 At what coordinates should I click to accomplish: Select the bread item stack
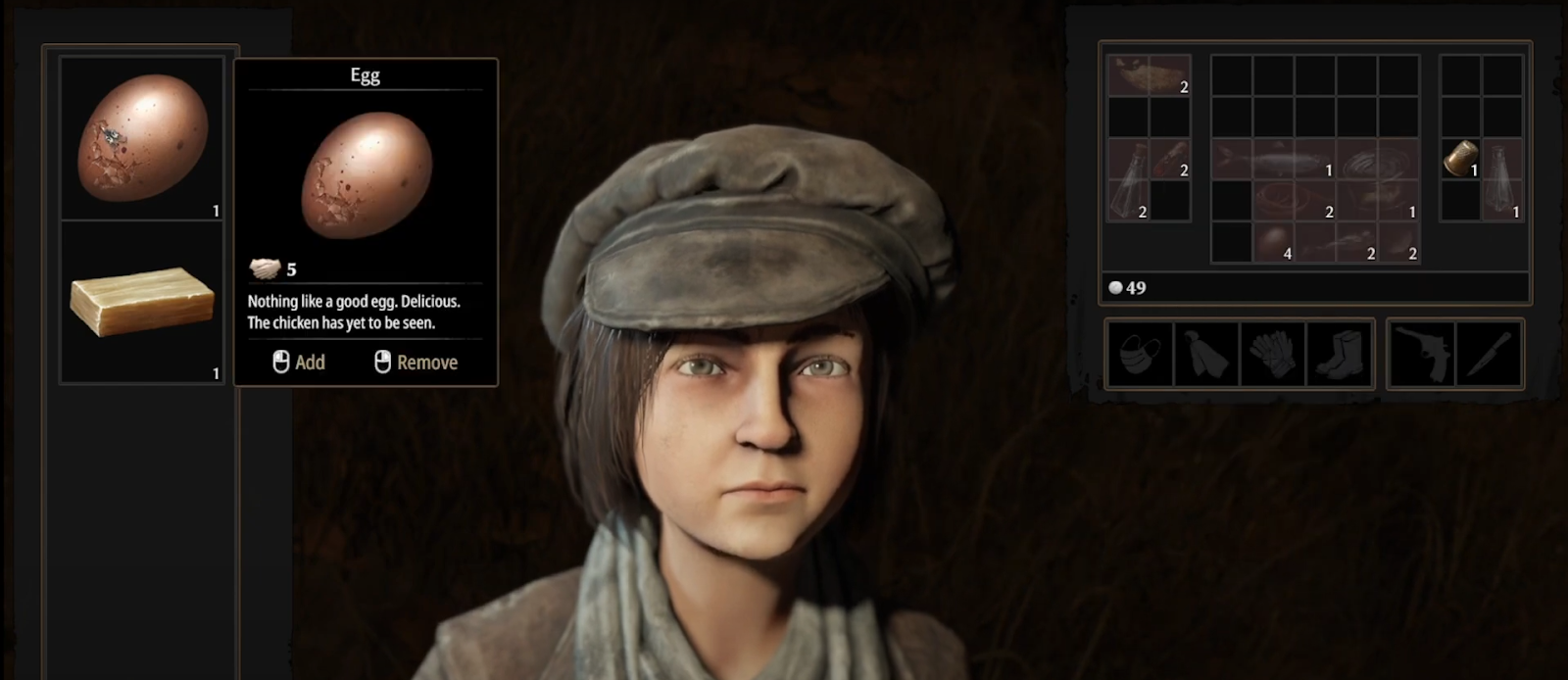click(1149, 75)
